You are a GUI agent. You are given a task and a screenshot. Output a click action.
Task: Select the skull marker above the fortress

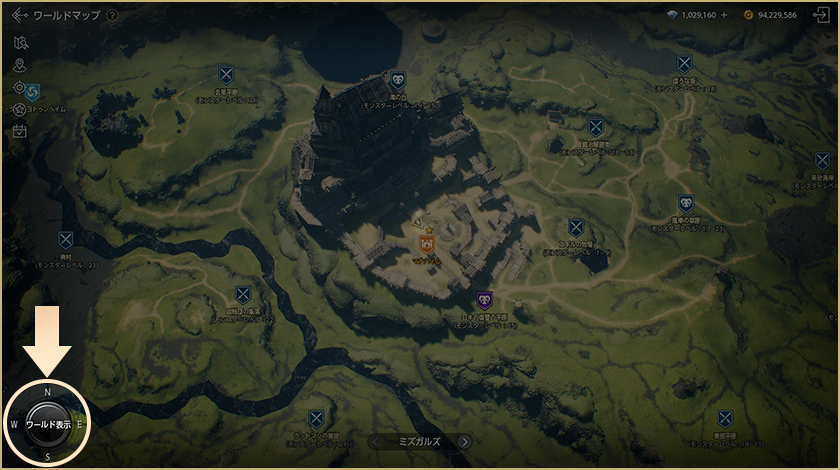398,80
